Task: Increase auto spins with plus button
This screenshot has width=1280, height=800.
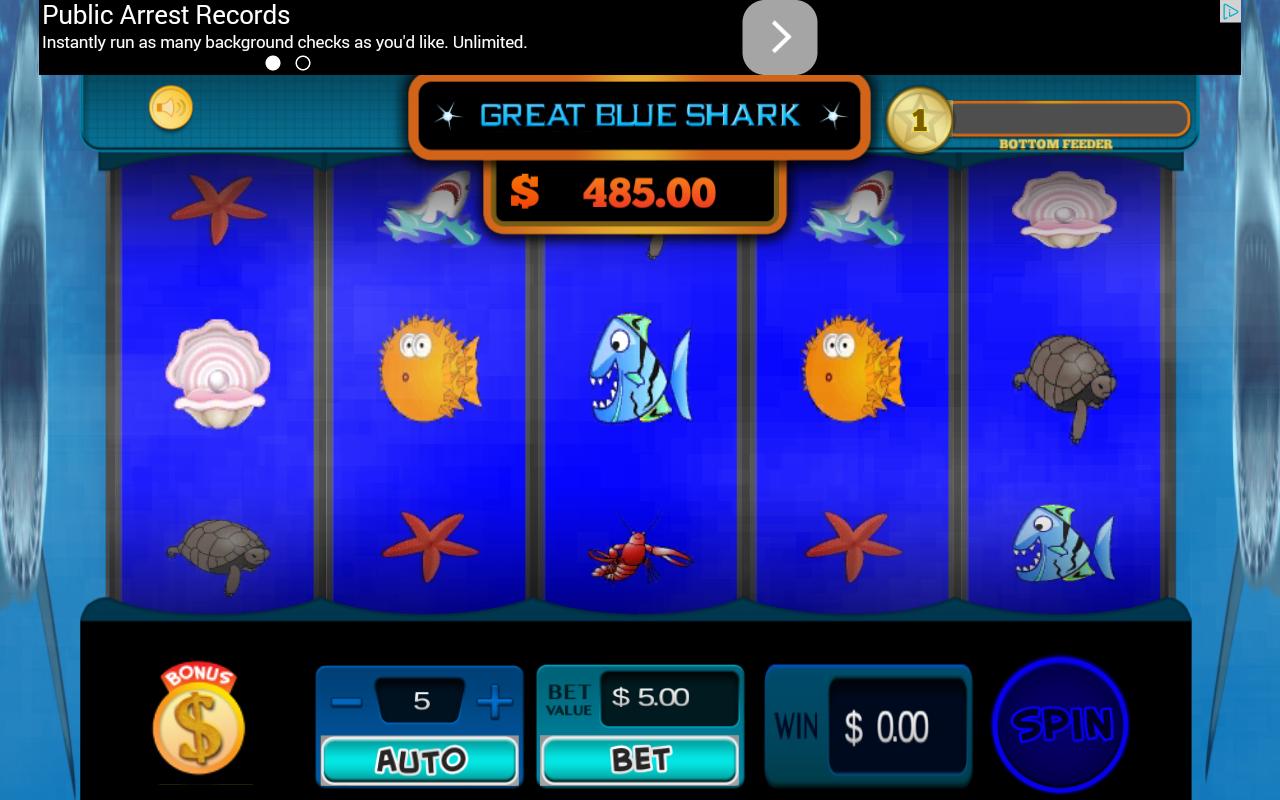Action: click(x=494, y=701)
